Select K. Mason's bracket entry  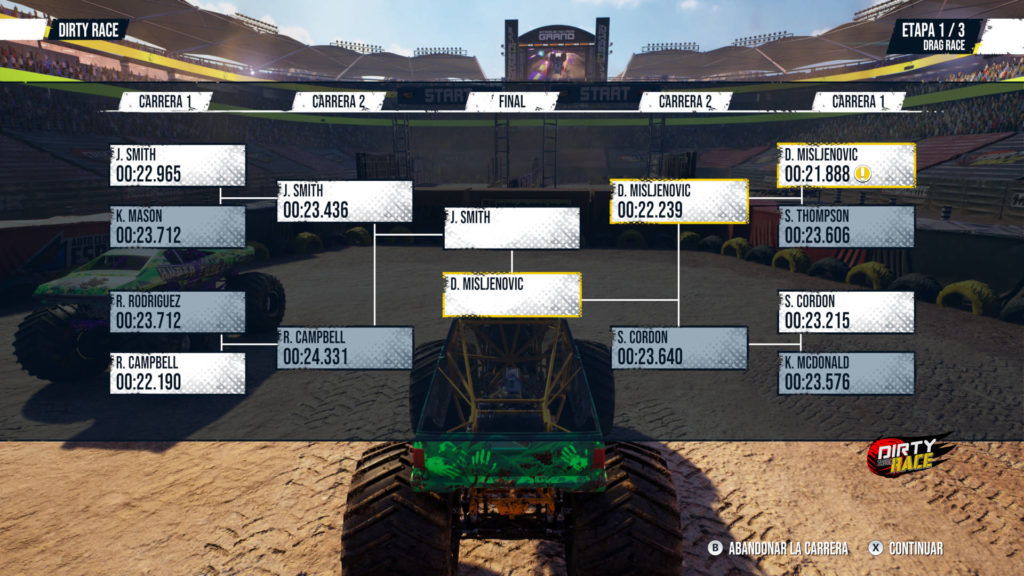178,227
